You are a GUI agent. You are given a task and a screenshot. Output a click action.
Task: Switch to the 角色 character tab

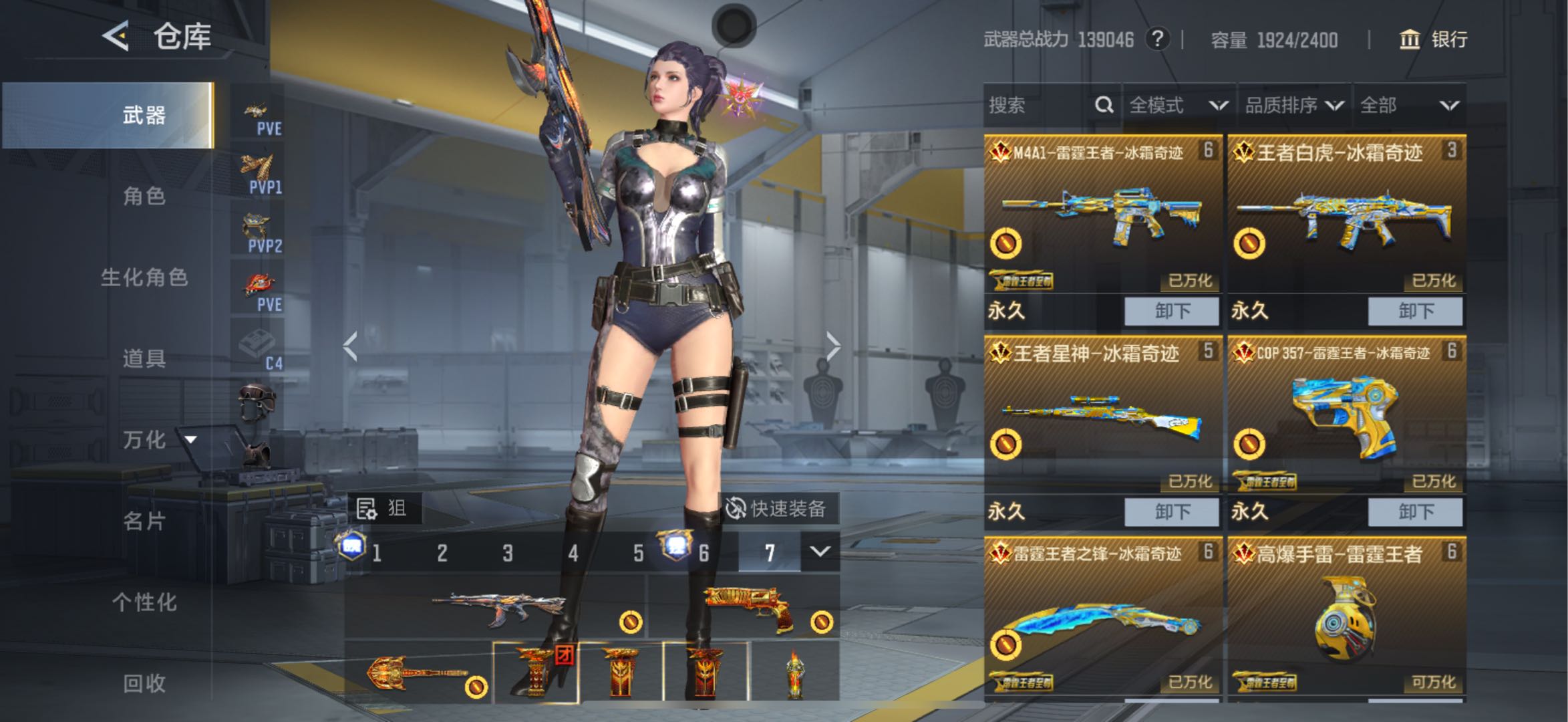pos(144,196)
